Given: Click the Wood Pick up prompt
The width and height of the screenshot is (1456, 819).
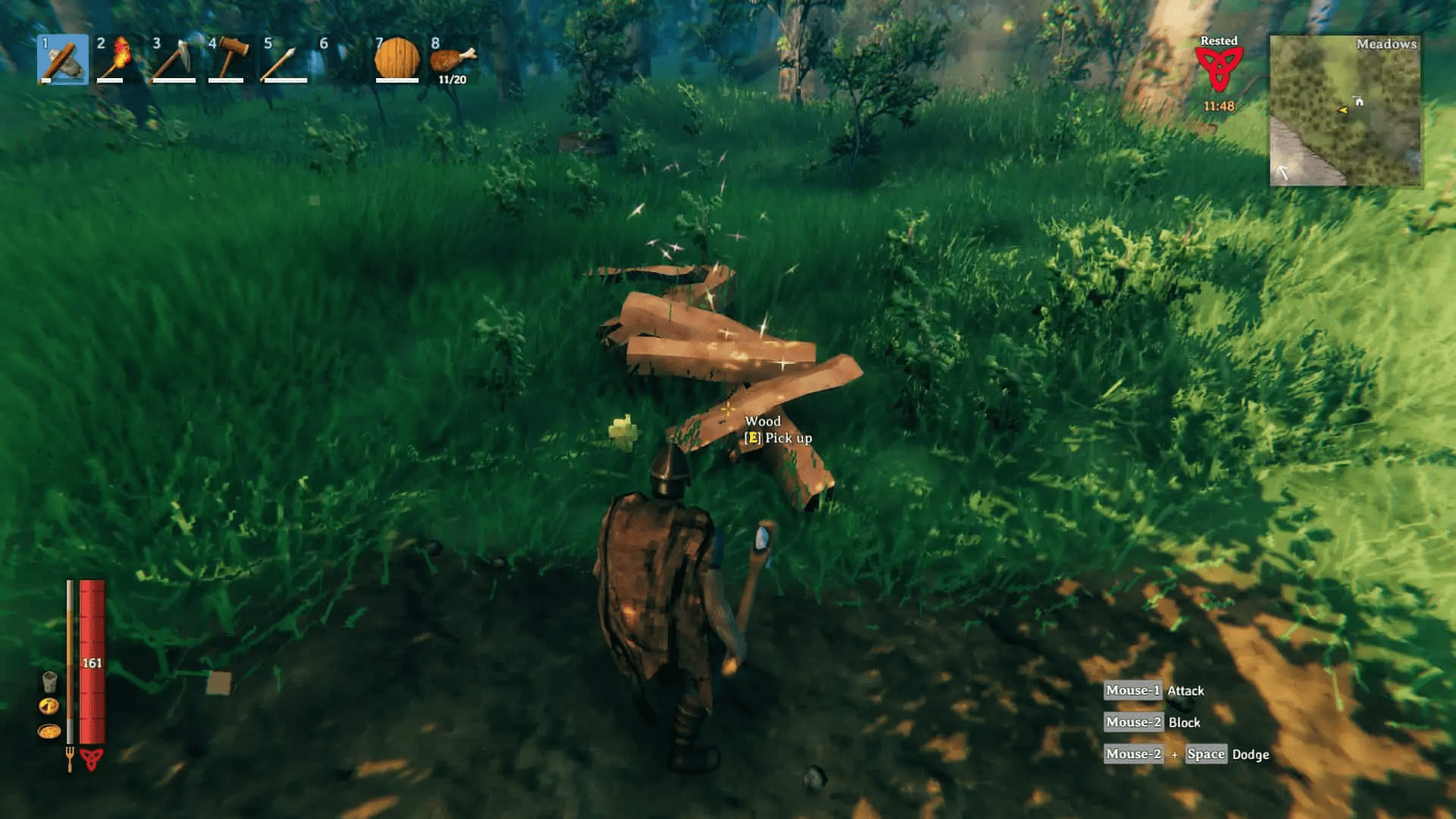Looking at the screenshot, I should click(773, 429).
